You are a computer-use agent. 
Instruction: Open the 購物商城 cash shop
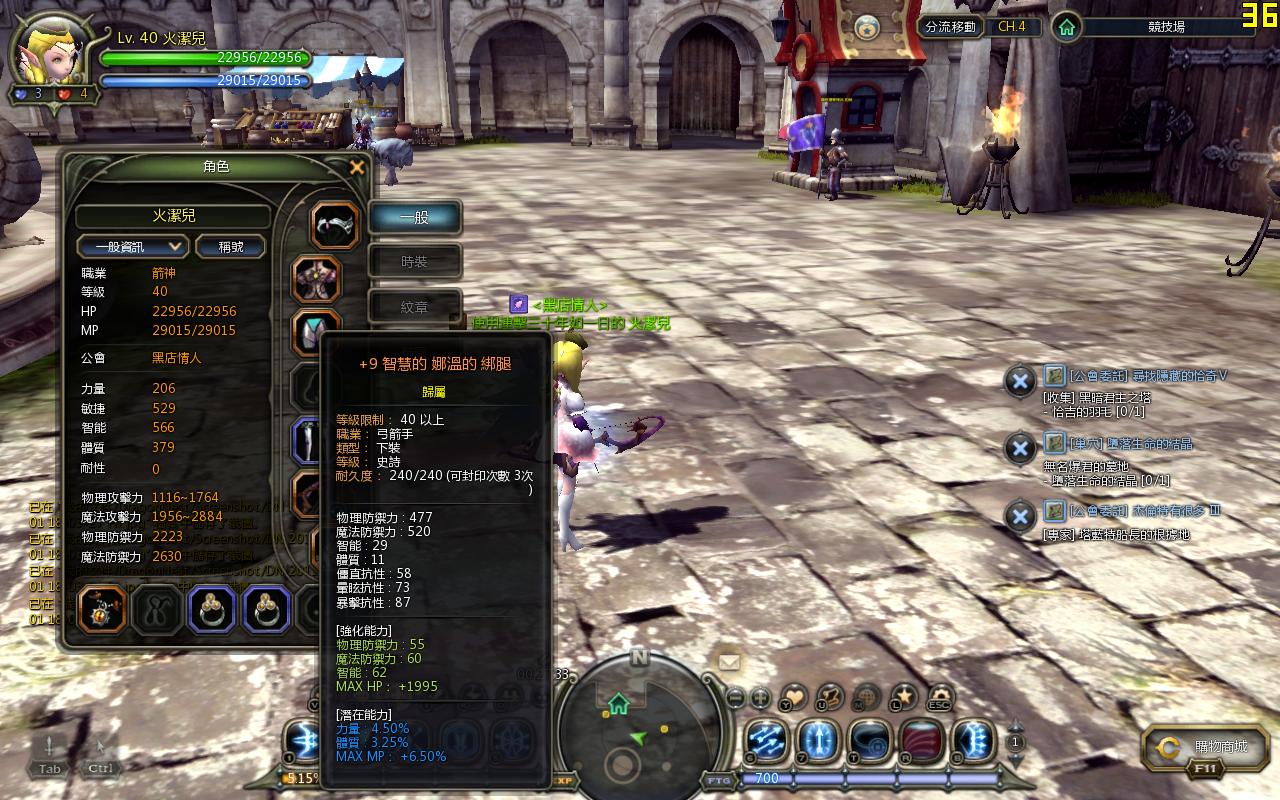(1205, 747)
